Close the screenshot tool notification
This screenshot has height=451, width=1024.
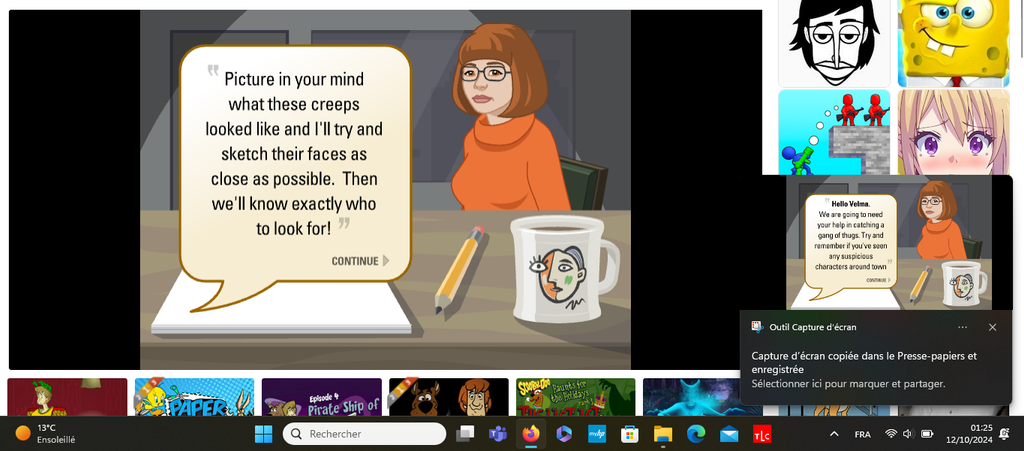pyautogui.click(x=992, y=327)
